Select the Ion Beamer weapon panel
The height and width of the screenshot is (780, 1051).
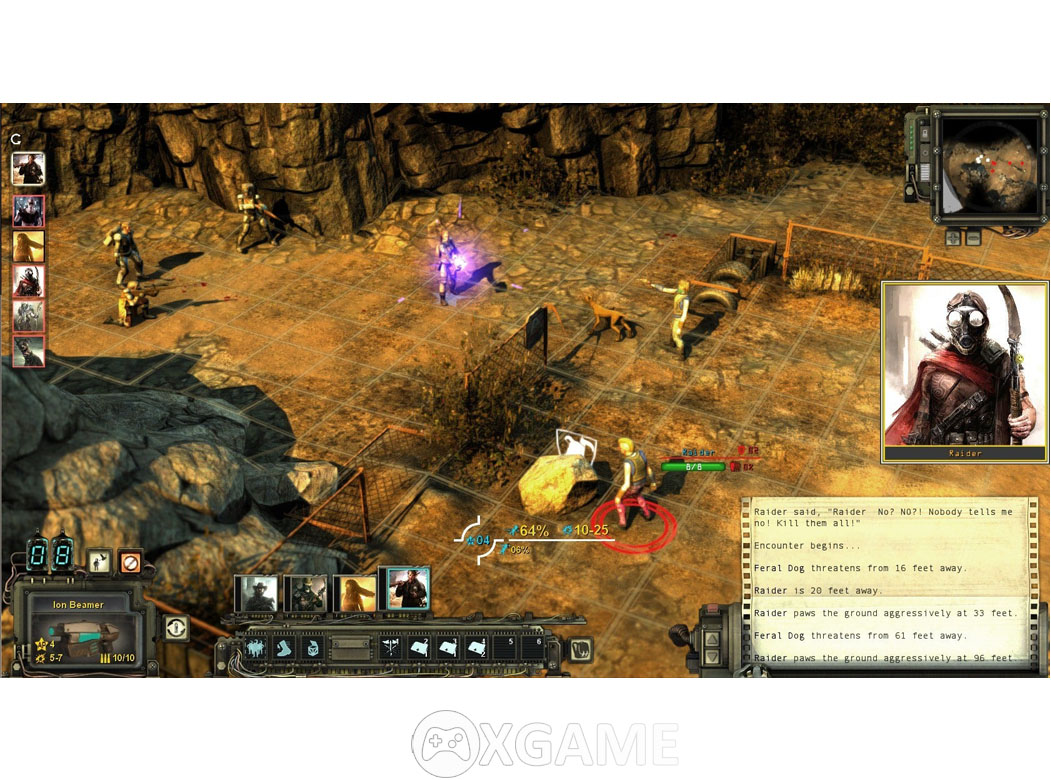click(x=78, y=630)
